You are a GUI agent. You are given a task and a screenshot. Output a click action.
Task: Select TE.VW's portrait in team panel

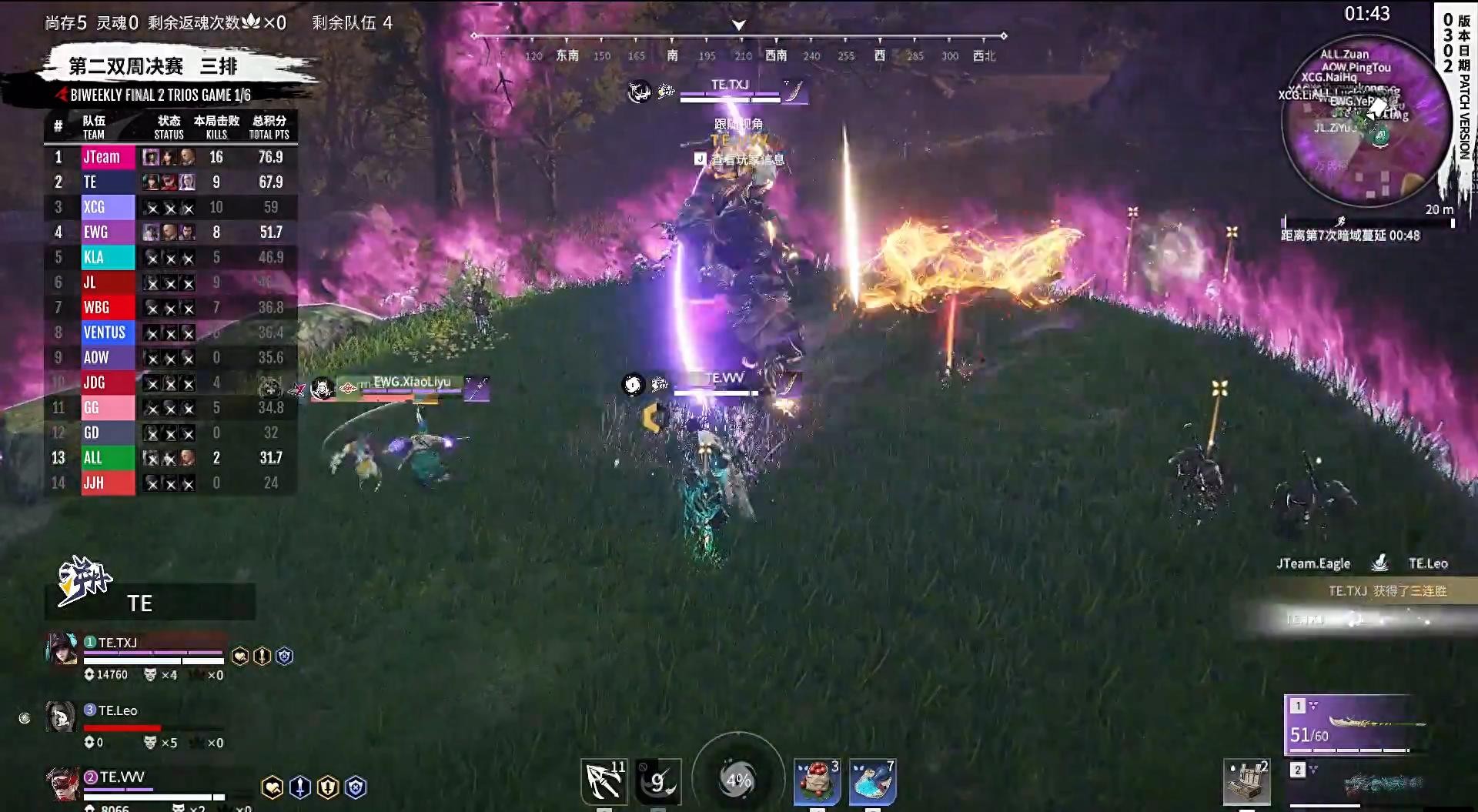(62, 784)
